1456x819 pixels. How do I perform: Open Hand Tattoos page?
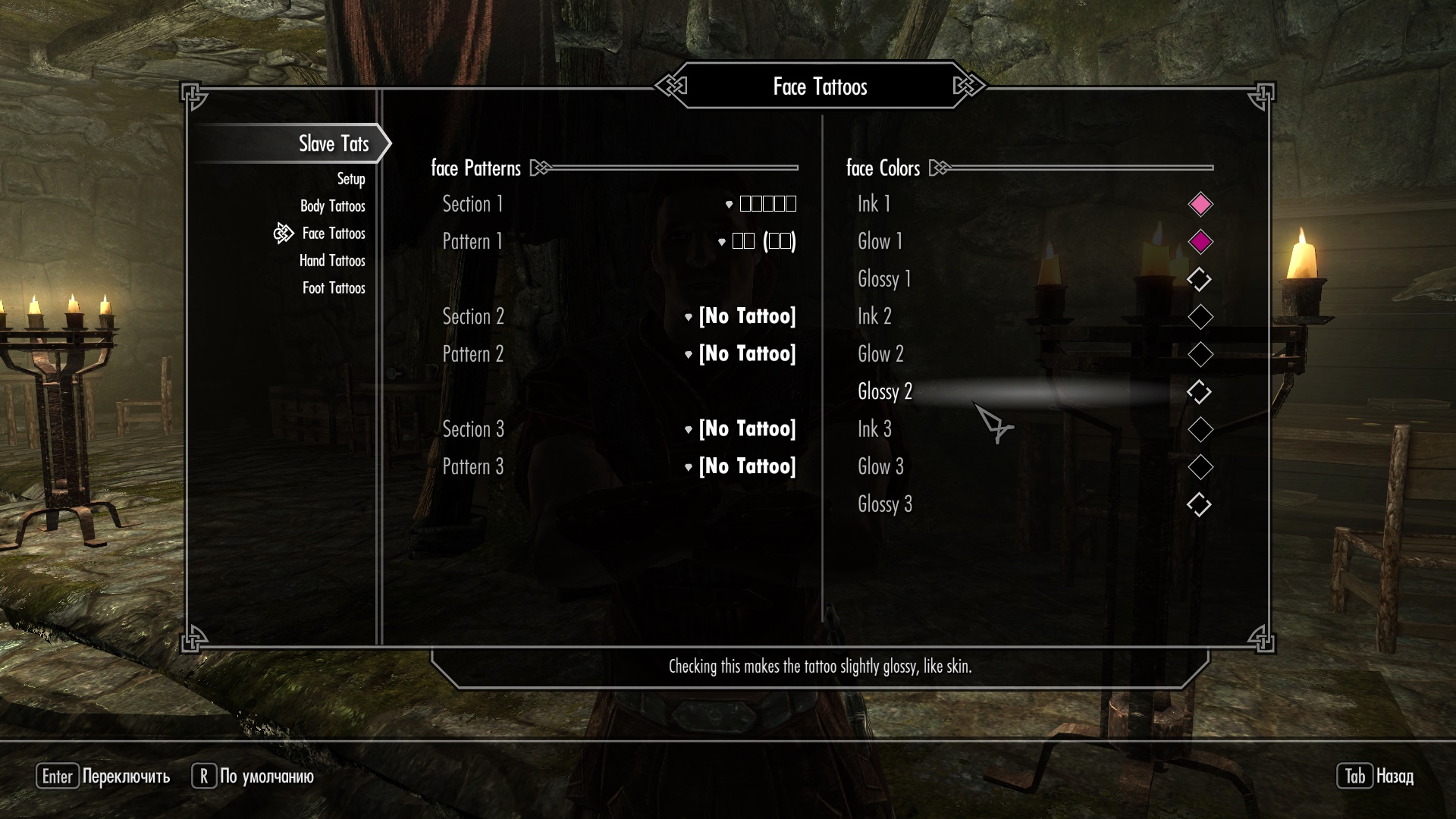(x=331, y=261)
